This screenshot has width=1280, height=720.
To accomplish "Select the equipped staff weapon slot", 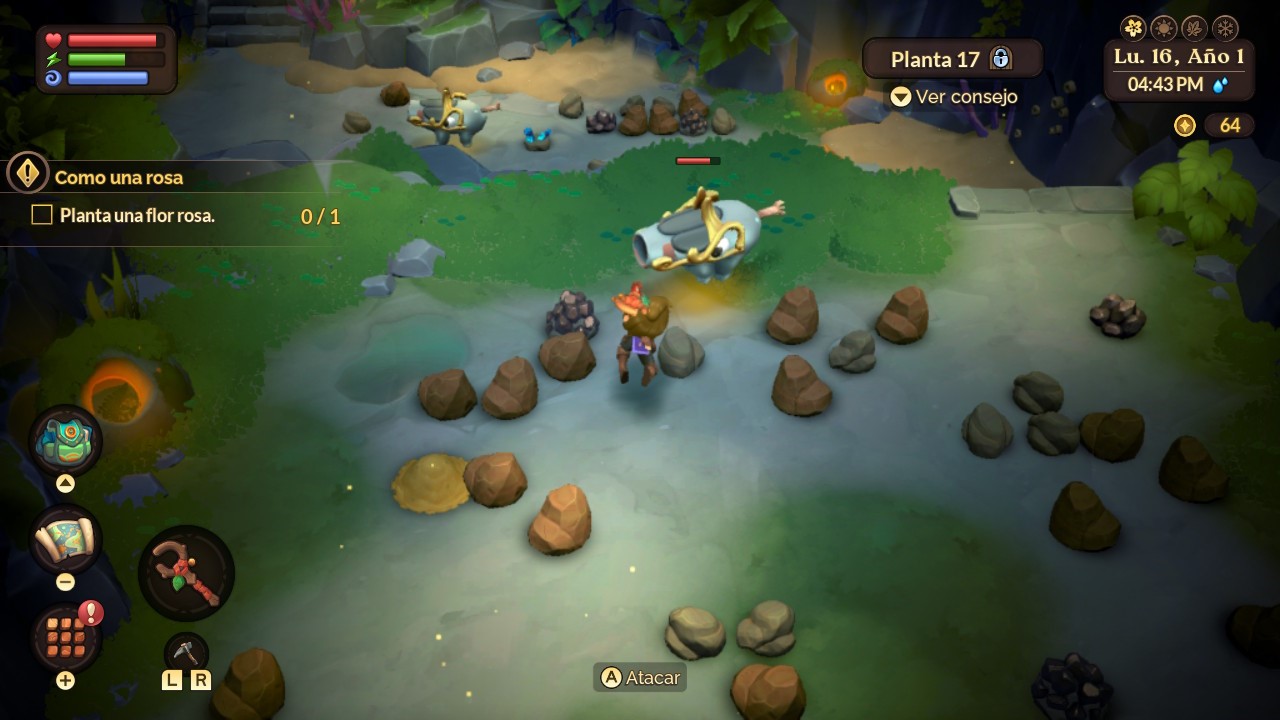I will tap(186, 574).
